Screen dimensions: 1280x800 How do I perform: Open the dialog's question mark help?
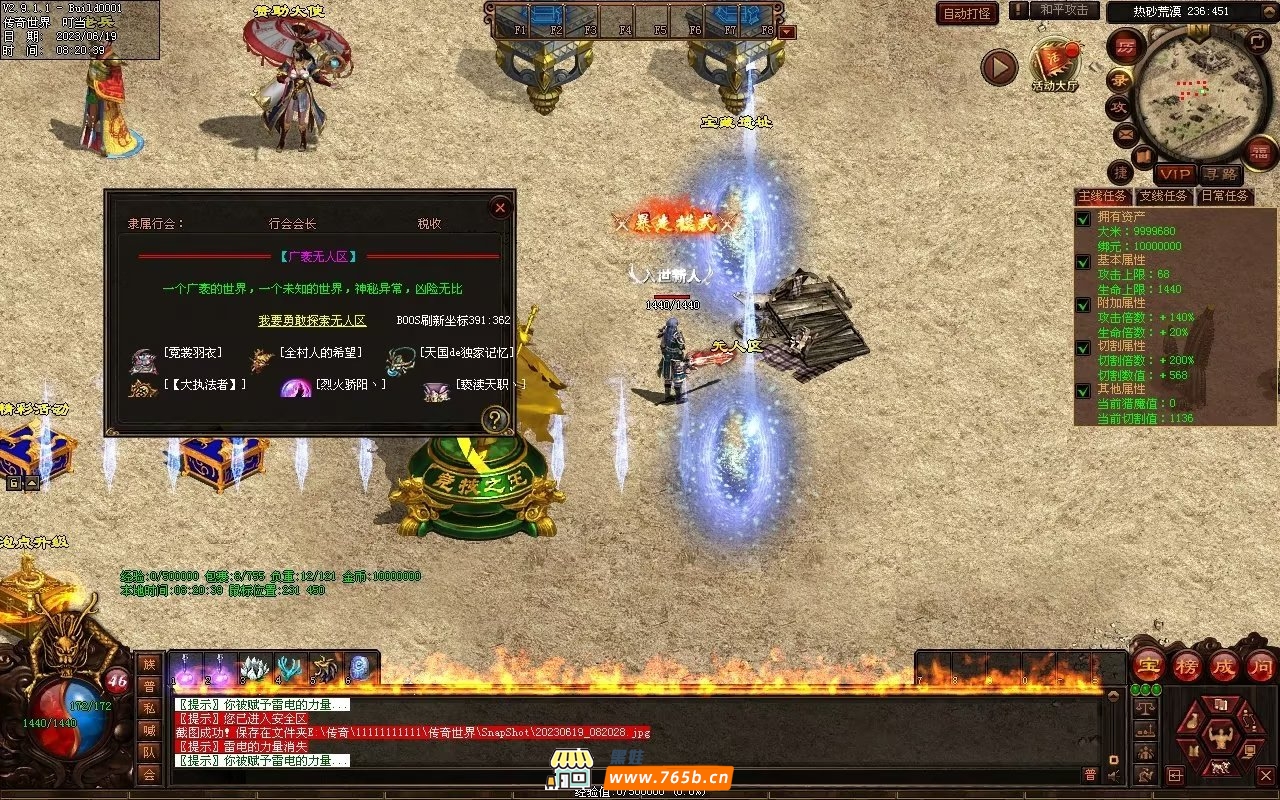pyautogui.click(x=495, y=419)
